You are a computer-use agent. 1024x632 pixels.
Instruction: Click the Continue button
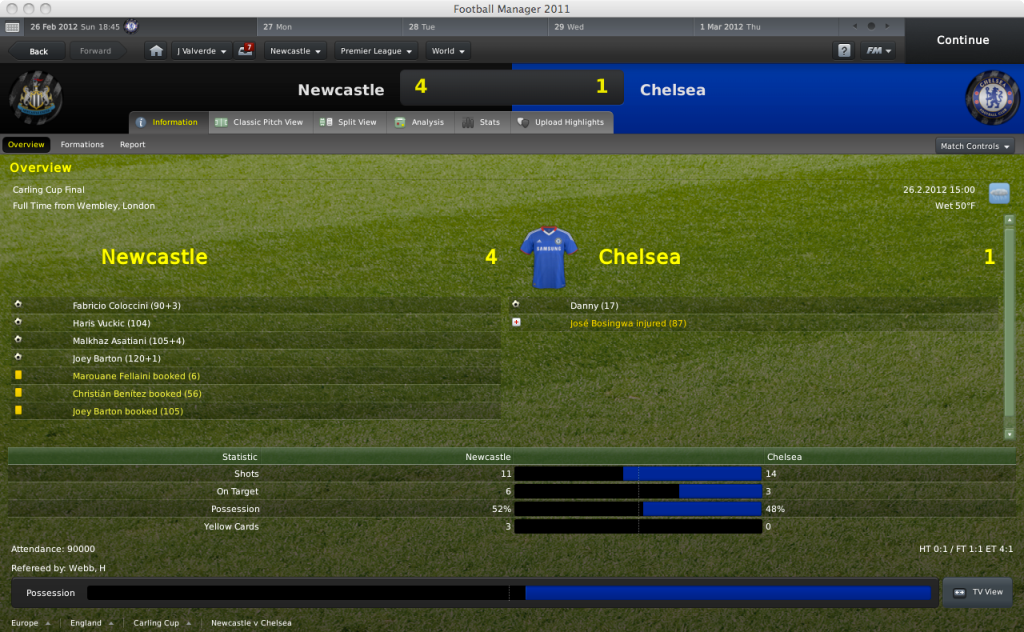pos(962,40)
